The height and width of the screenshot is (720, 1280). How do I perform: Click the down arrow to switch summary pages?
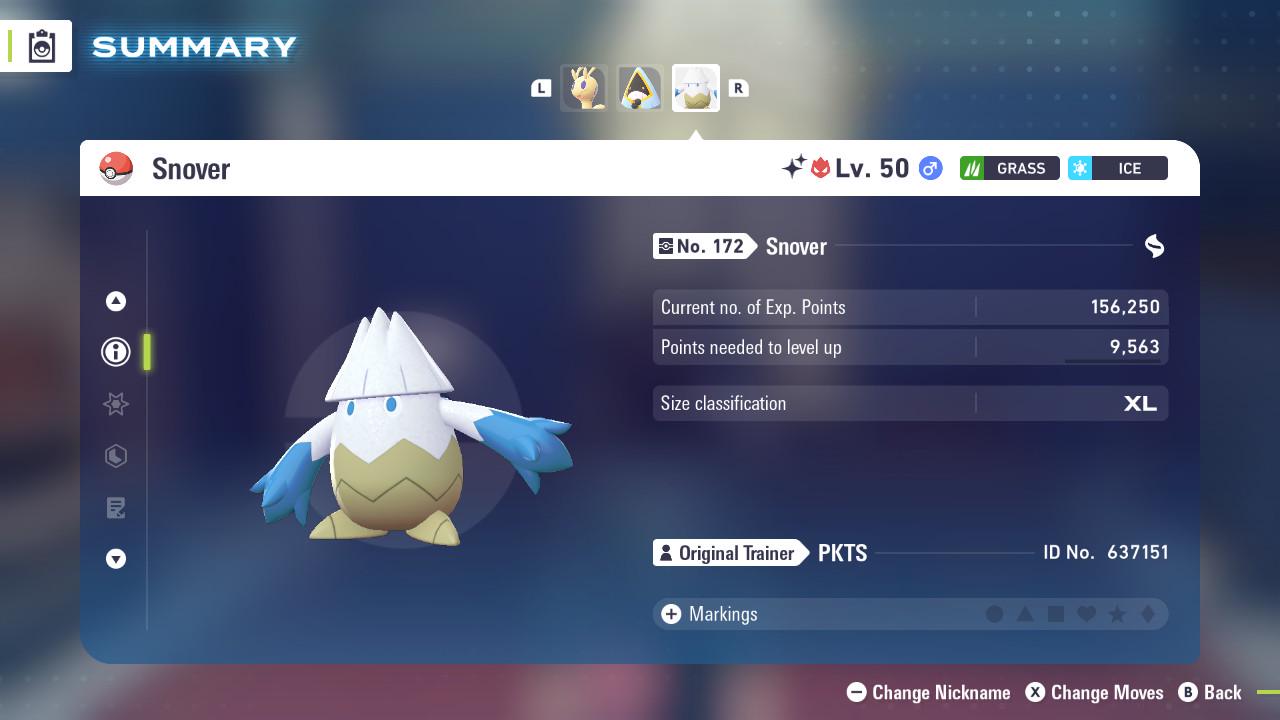click(x=115, y=559)
